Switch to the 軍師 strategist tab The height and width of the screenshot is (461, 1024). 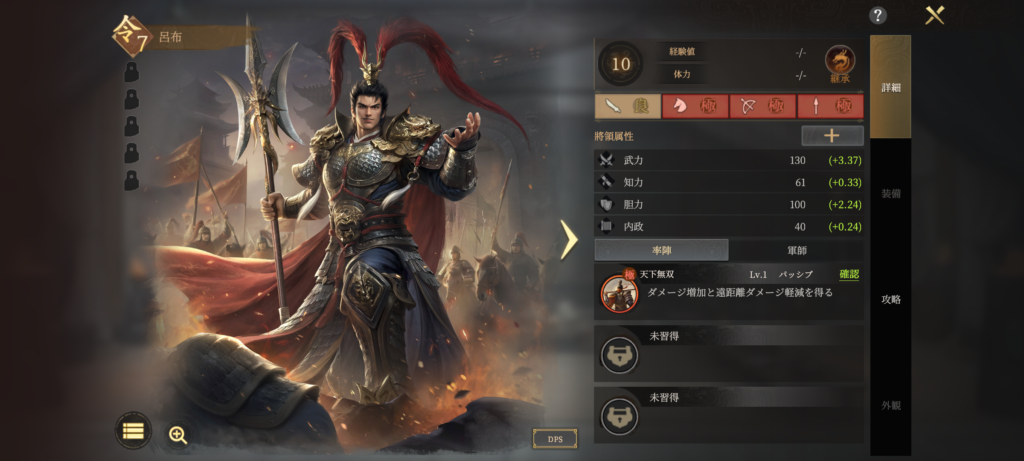pos(796,250)
